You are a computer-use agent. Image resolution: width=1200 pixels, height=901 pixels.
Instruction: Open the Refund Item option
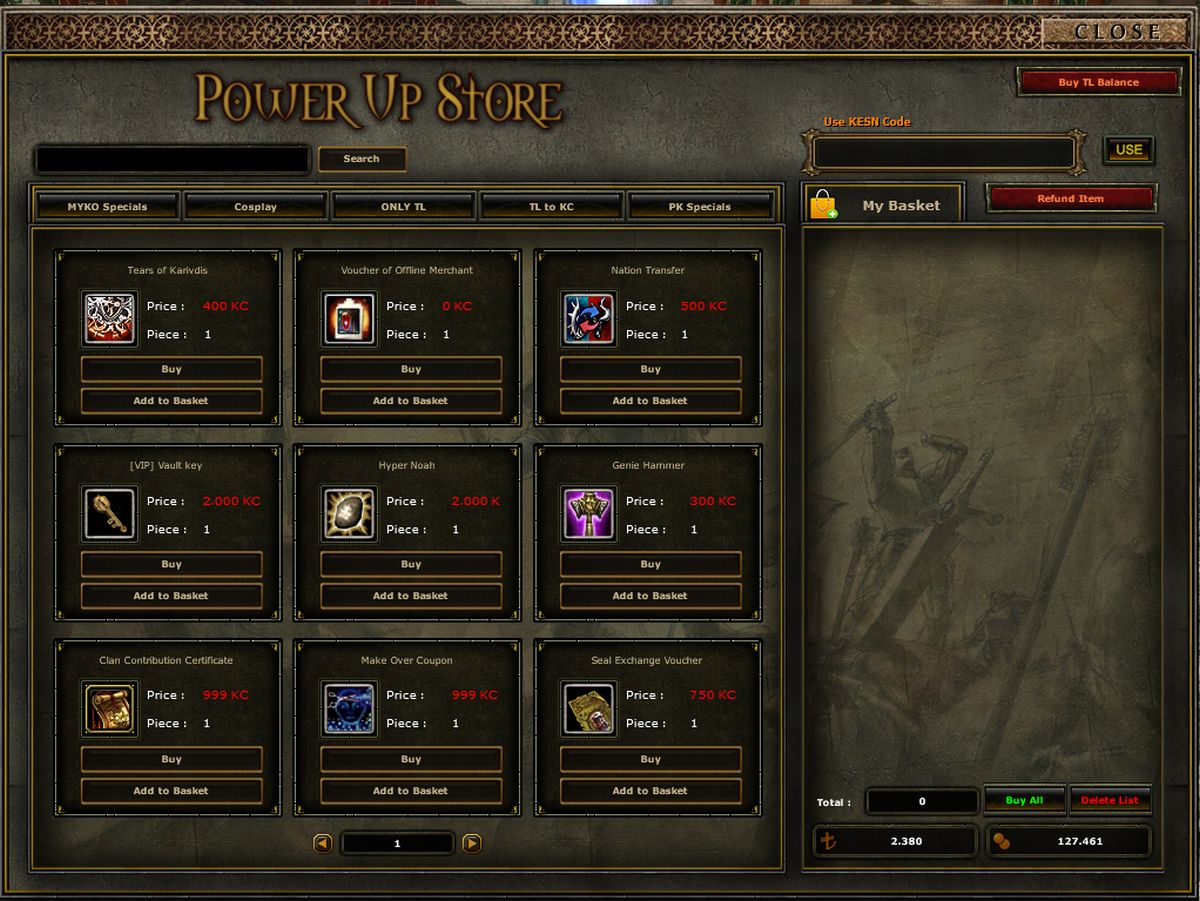coord(1070,198)
